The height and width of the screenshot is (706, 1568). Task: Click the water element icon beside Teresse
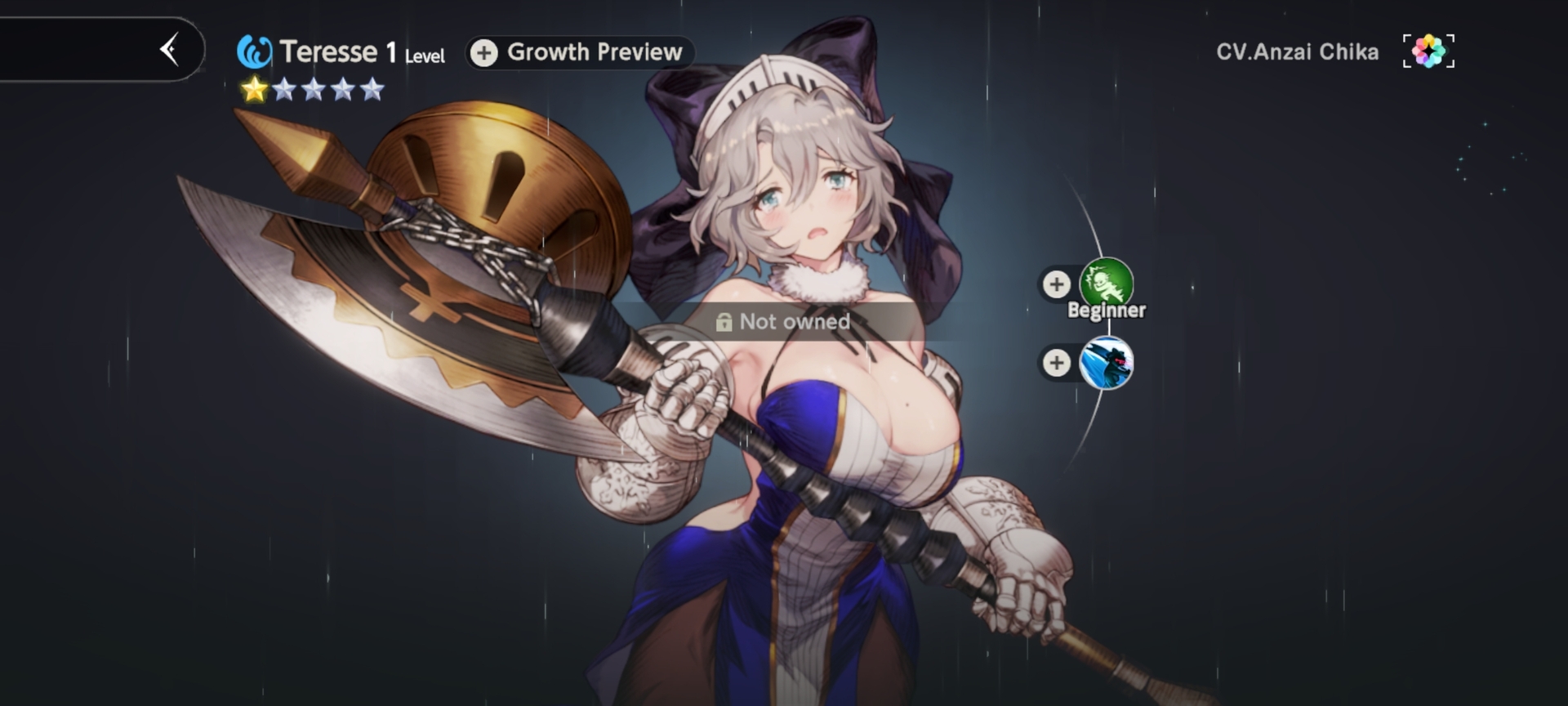point(254,52)
